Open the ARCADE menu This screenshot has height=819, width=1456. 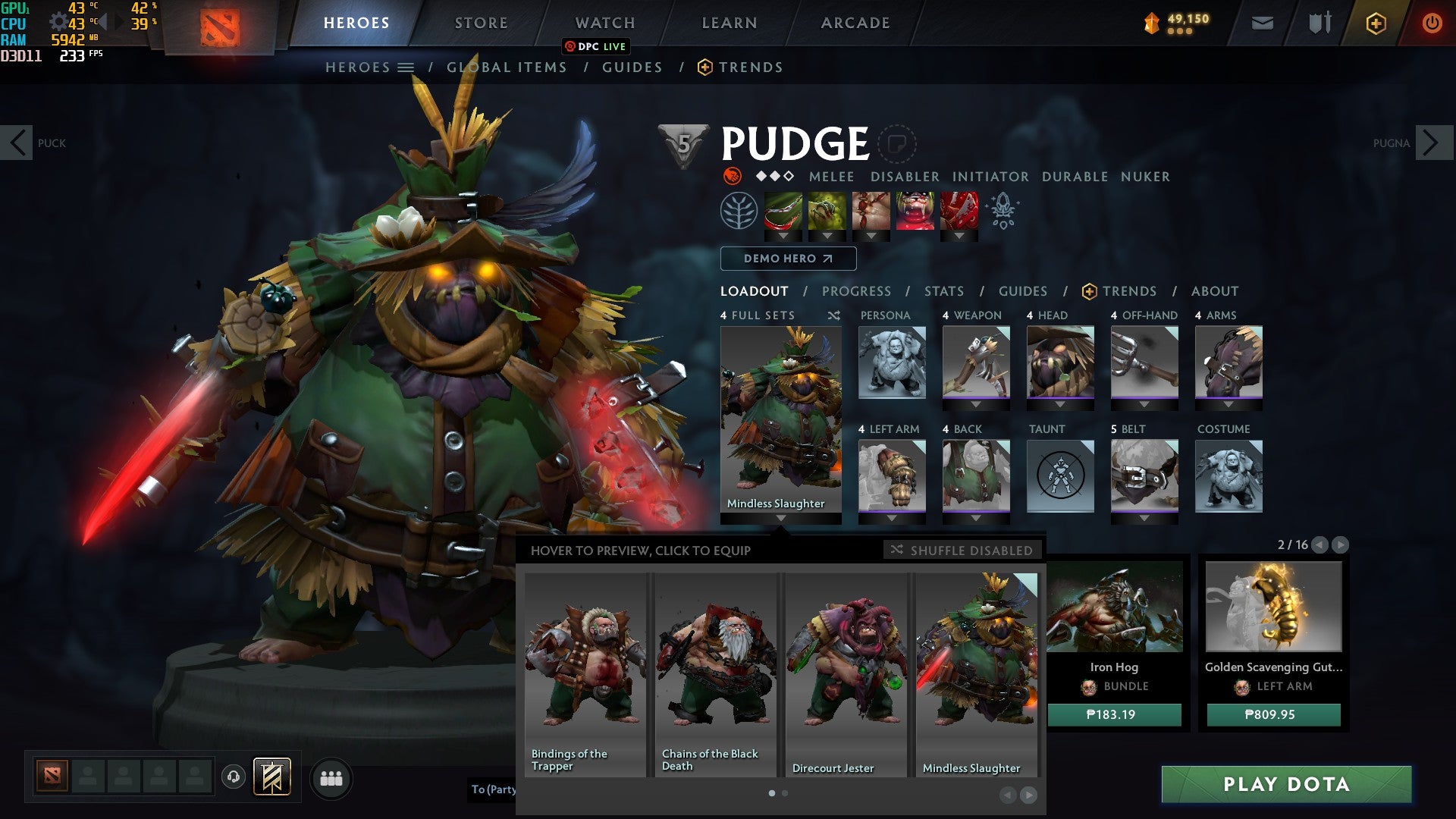tap(855, 23)
